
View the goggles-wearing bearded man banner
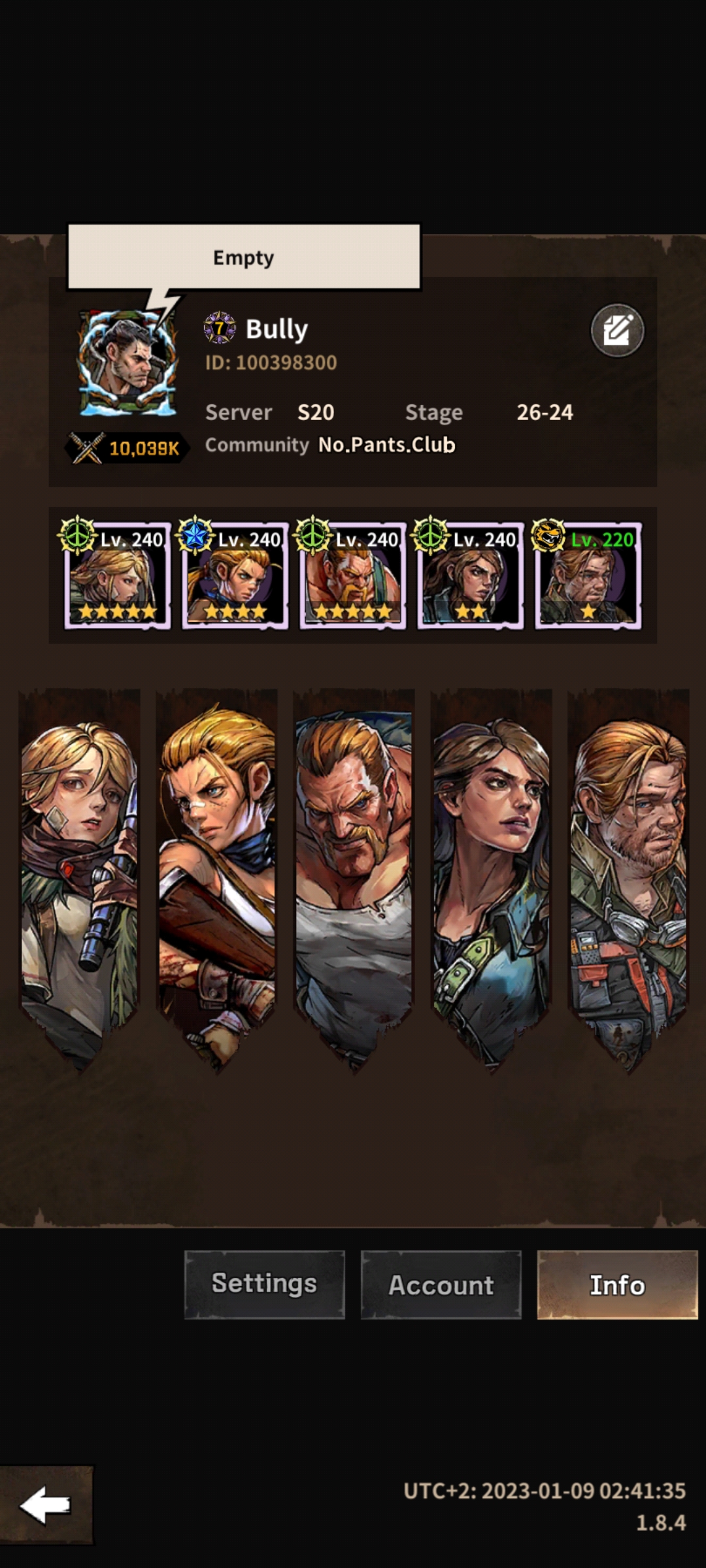629,875
